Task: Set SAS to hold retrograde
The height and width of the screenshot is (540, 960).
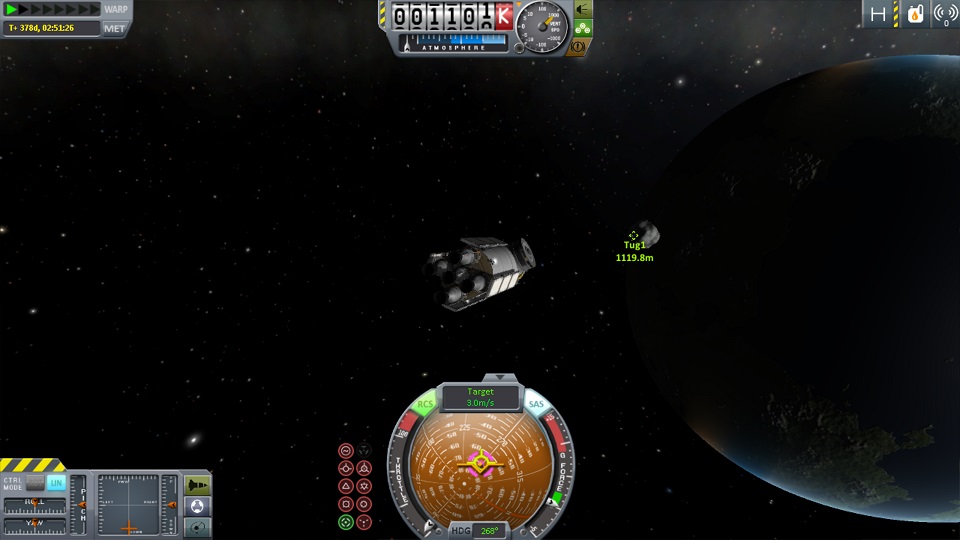Action: [x=365, y=469]
